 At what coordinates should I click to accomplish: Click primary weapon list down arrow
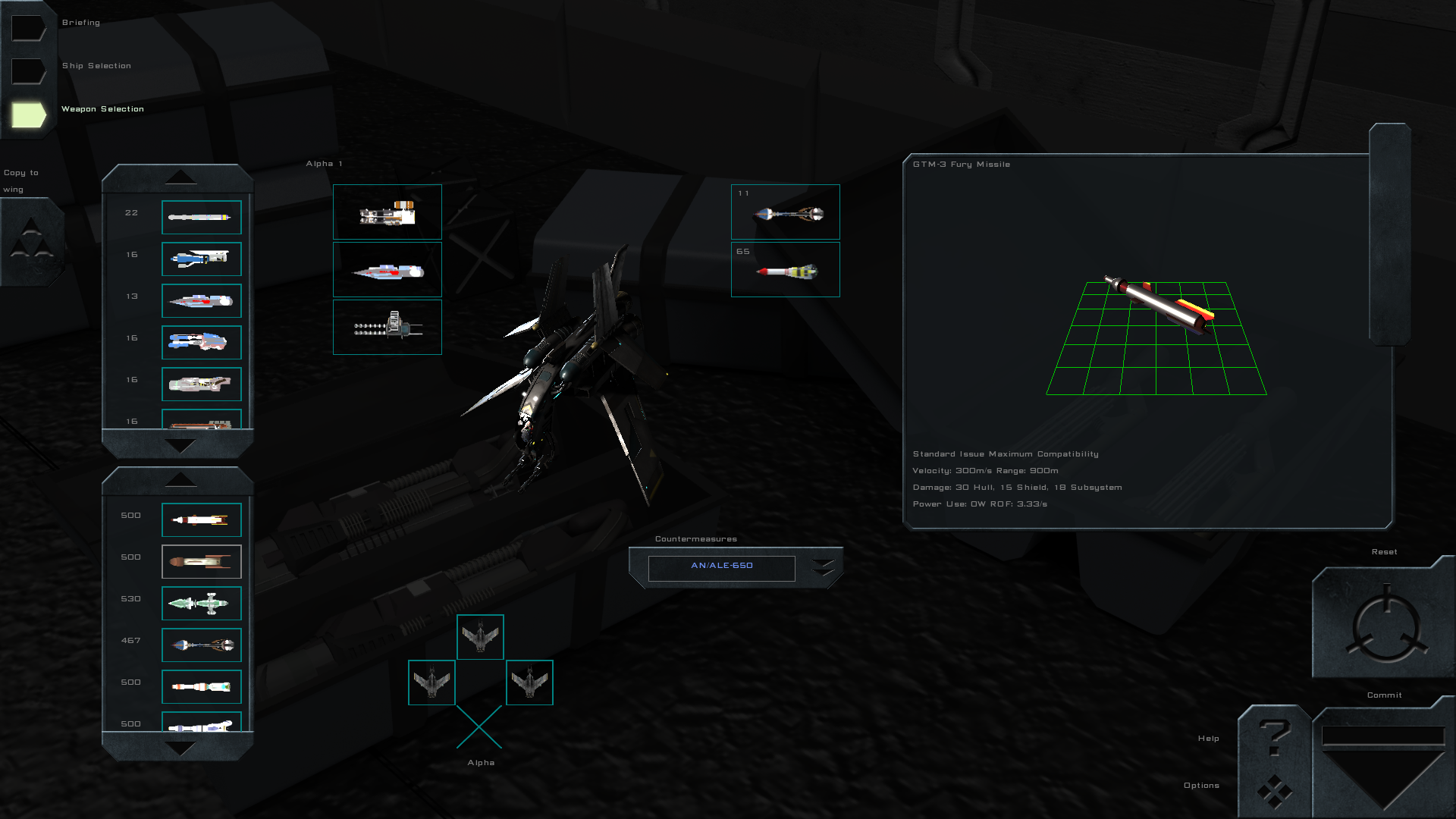[x=180, y=446]
